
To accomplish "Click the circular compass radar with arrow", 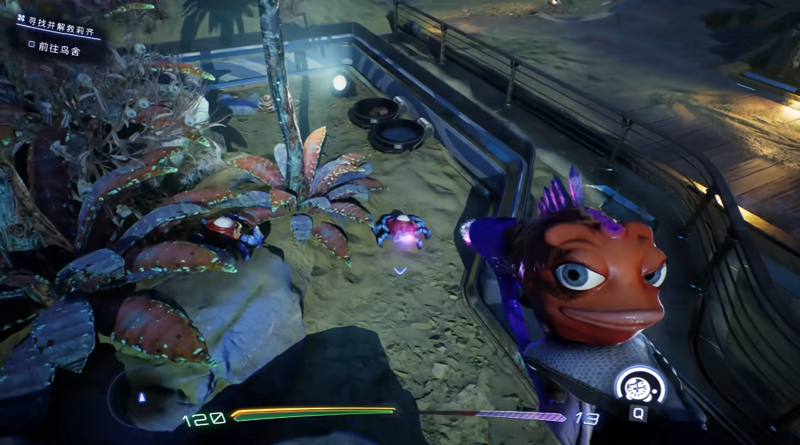I will point(142,396).
